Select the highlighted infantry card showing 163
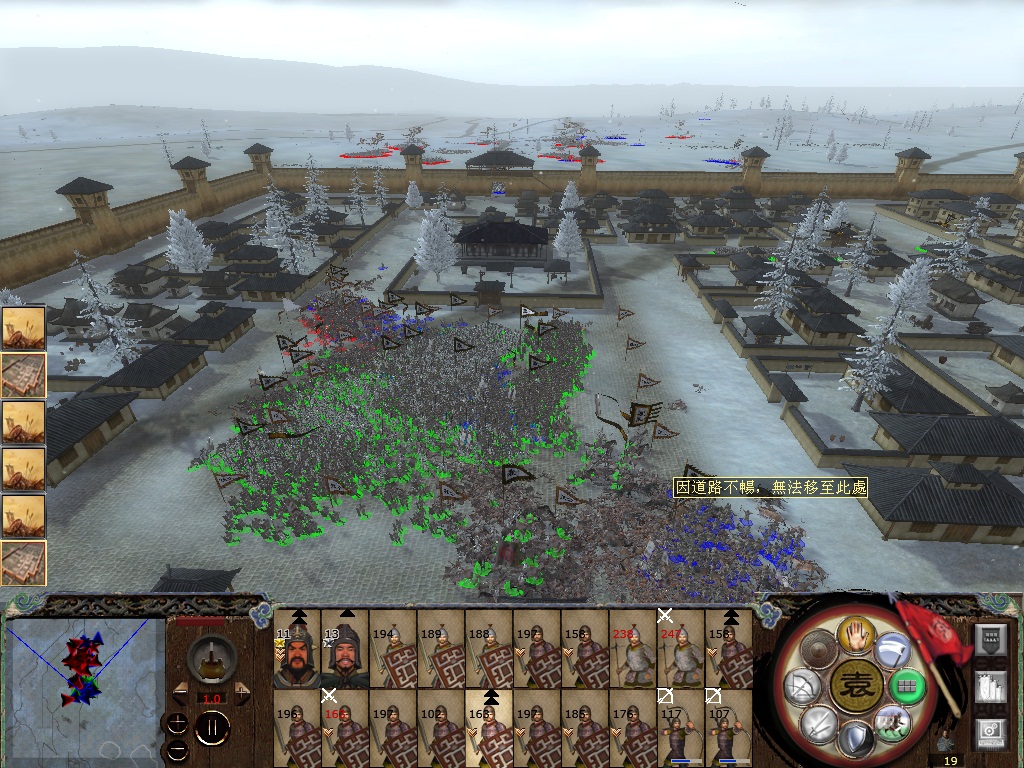The image size is (1024, 768). pyautogui.click(x=489, y=730)
